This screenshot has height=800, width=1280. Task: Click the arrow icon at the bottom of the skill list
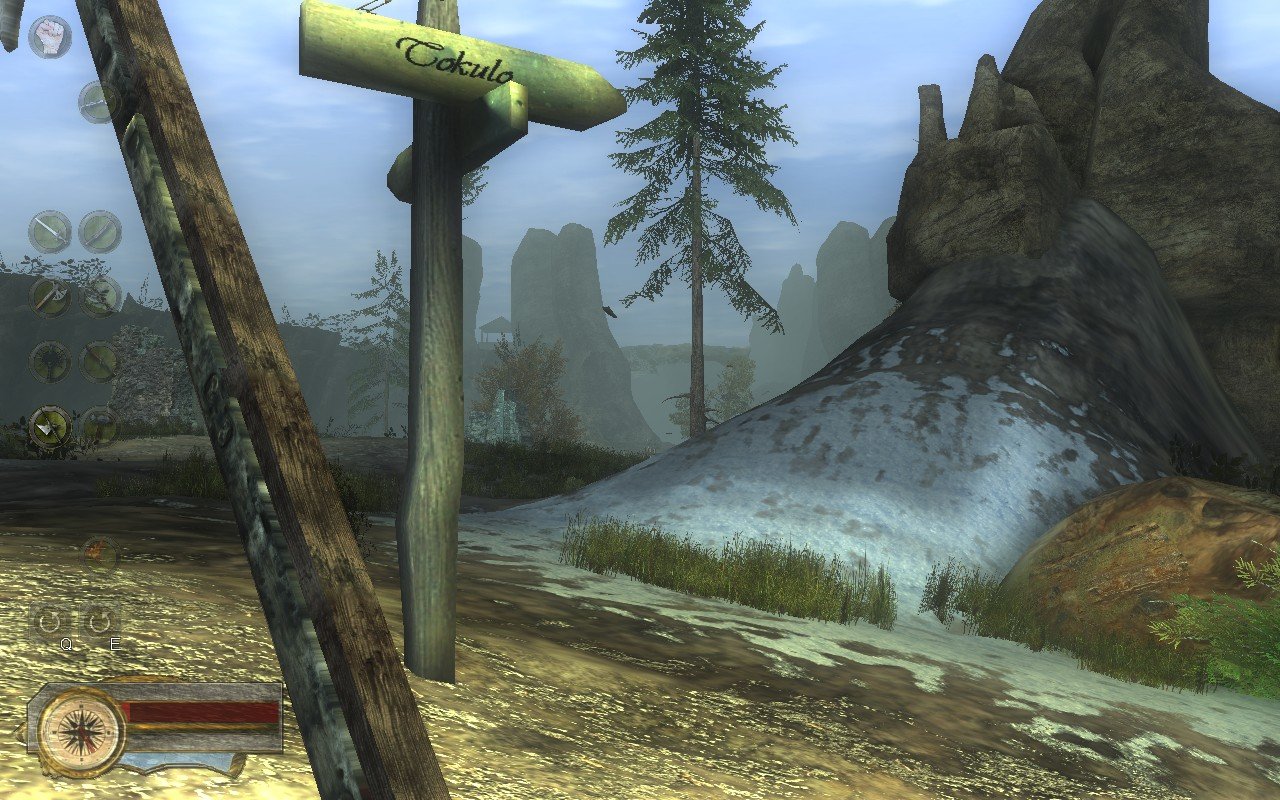(x=48, y=425)
